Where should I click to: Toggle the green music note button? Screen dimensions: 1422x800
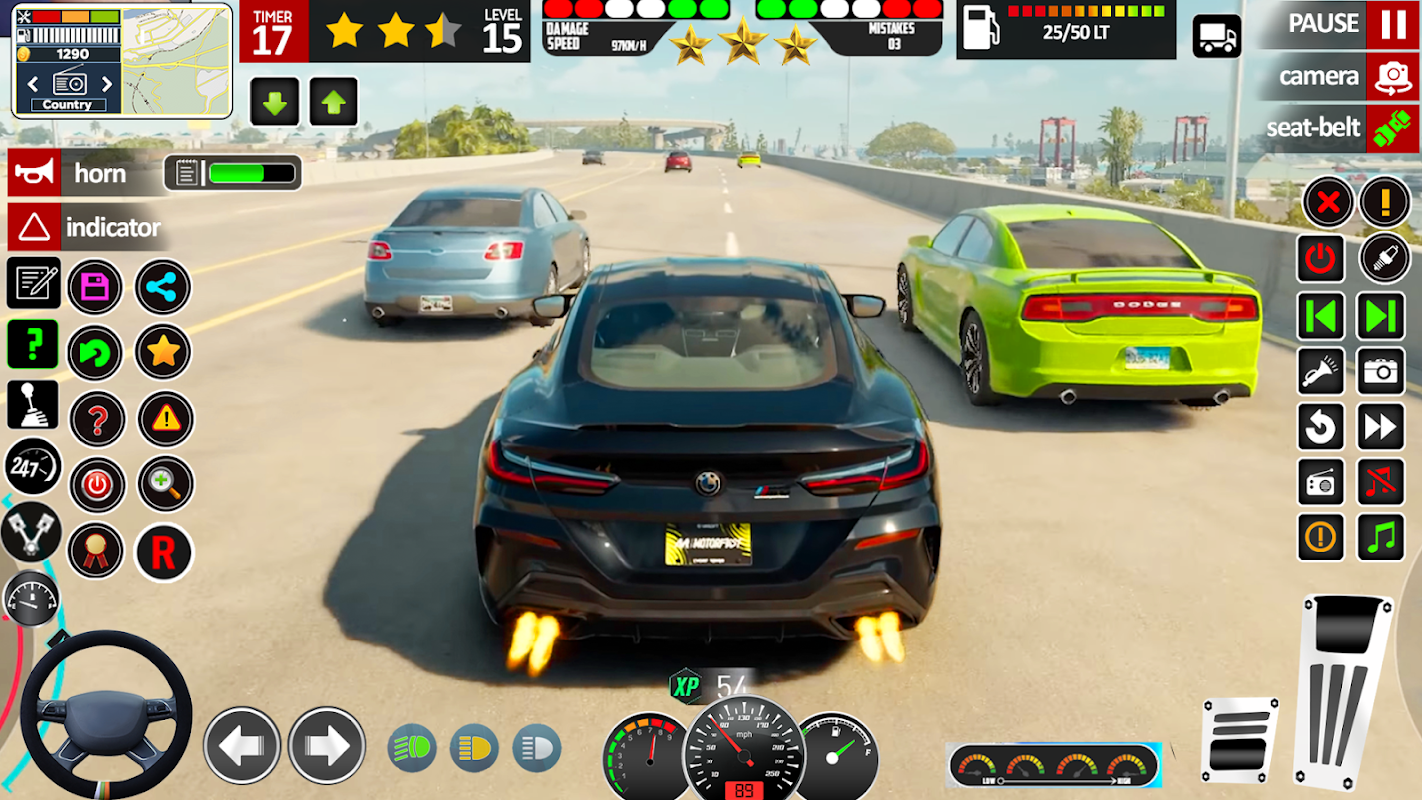pyautogui.click(x=1381, y=538)
